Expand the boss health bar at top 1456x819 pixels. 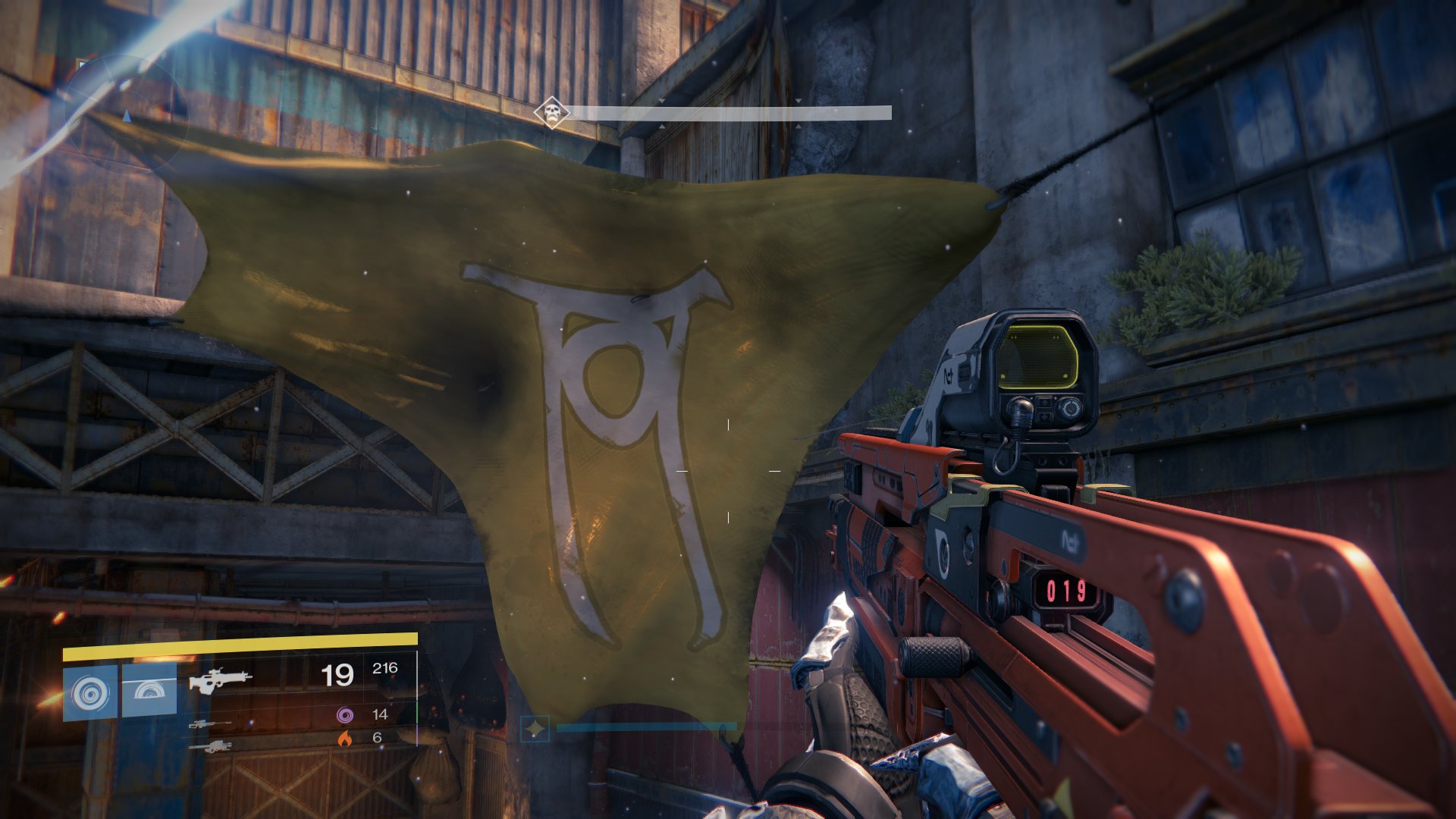(x=732, y=113)
